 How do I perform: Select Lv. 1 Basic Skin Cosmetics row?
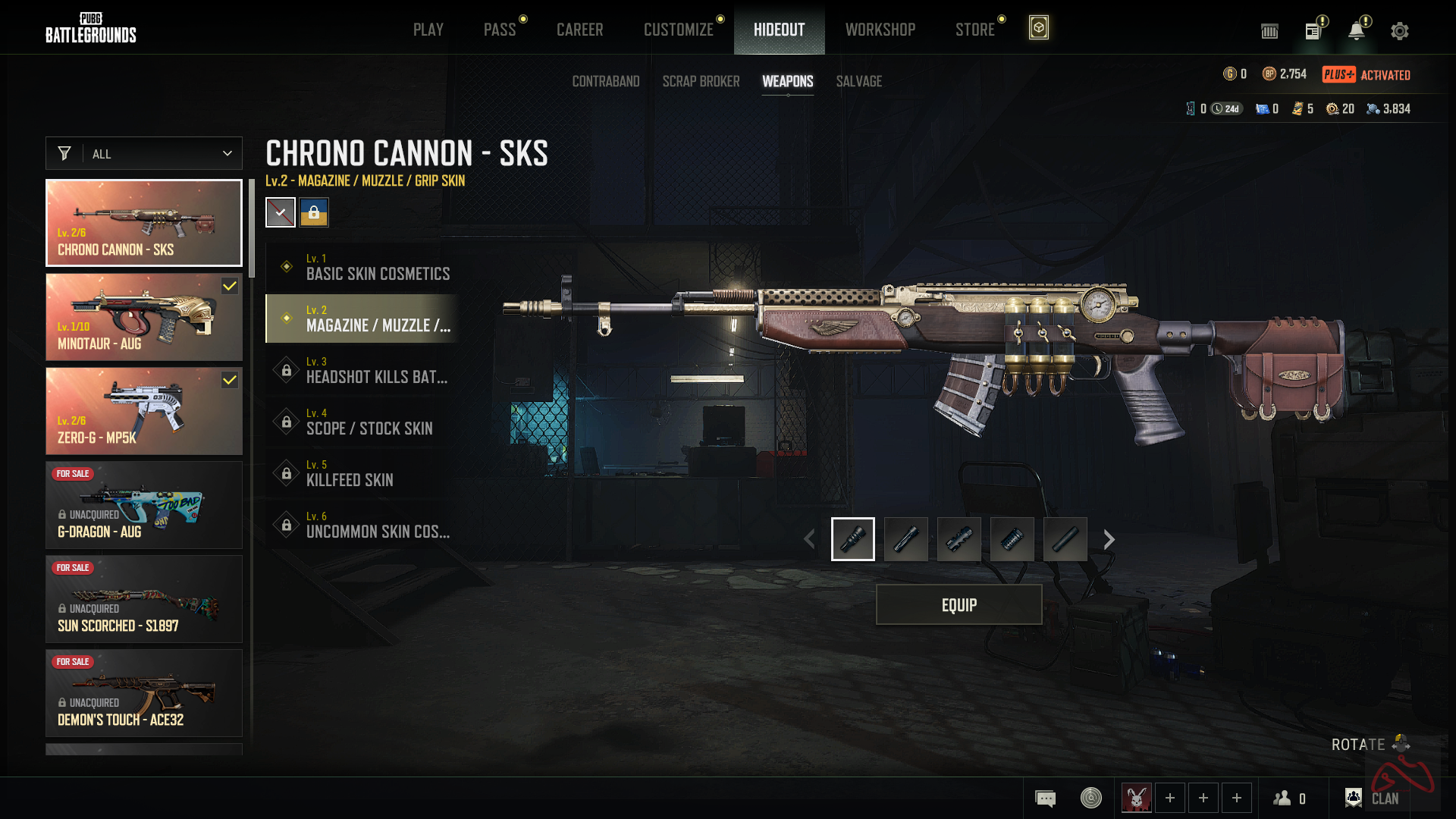[x=364, y=267]
